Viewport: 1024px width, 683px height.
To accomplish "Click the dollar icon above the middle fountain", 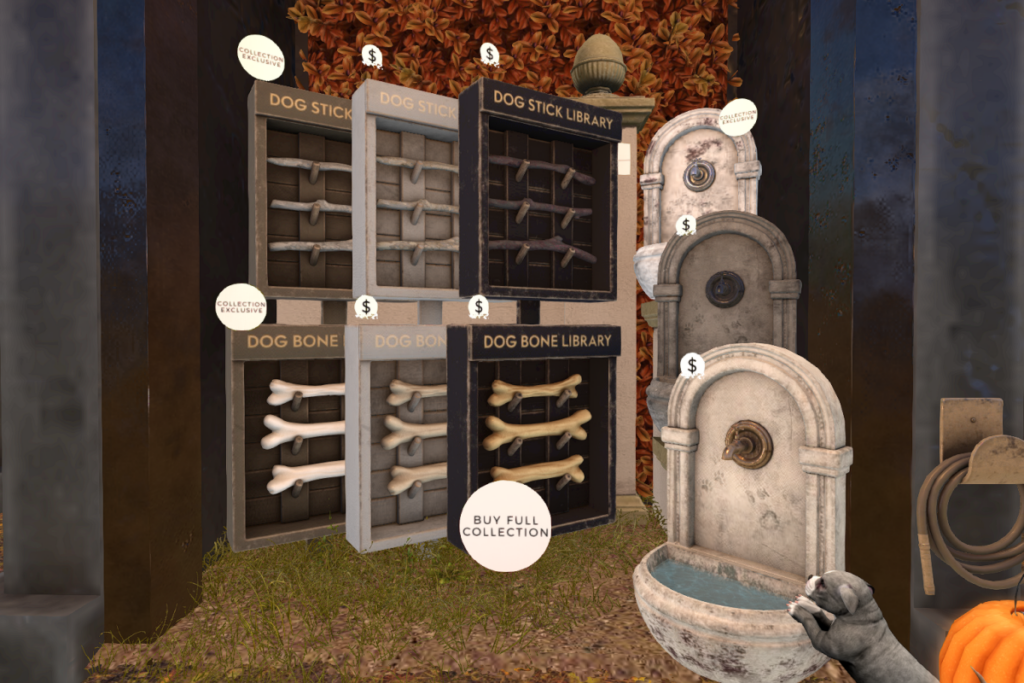I will pyautogui.click(x=685, y=226).
